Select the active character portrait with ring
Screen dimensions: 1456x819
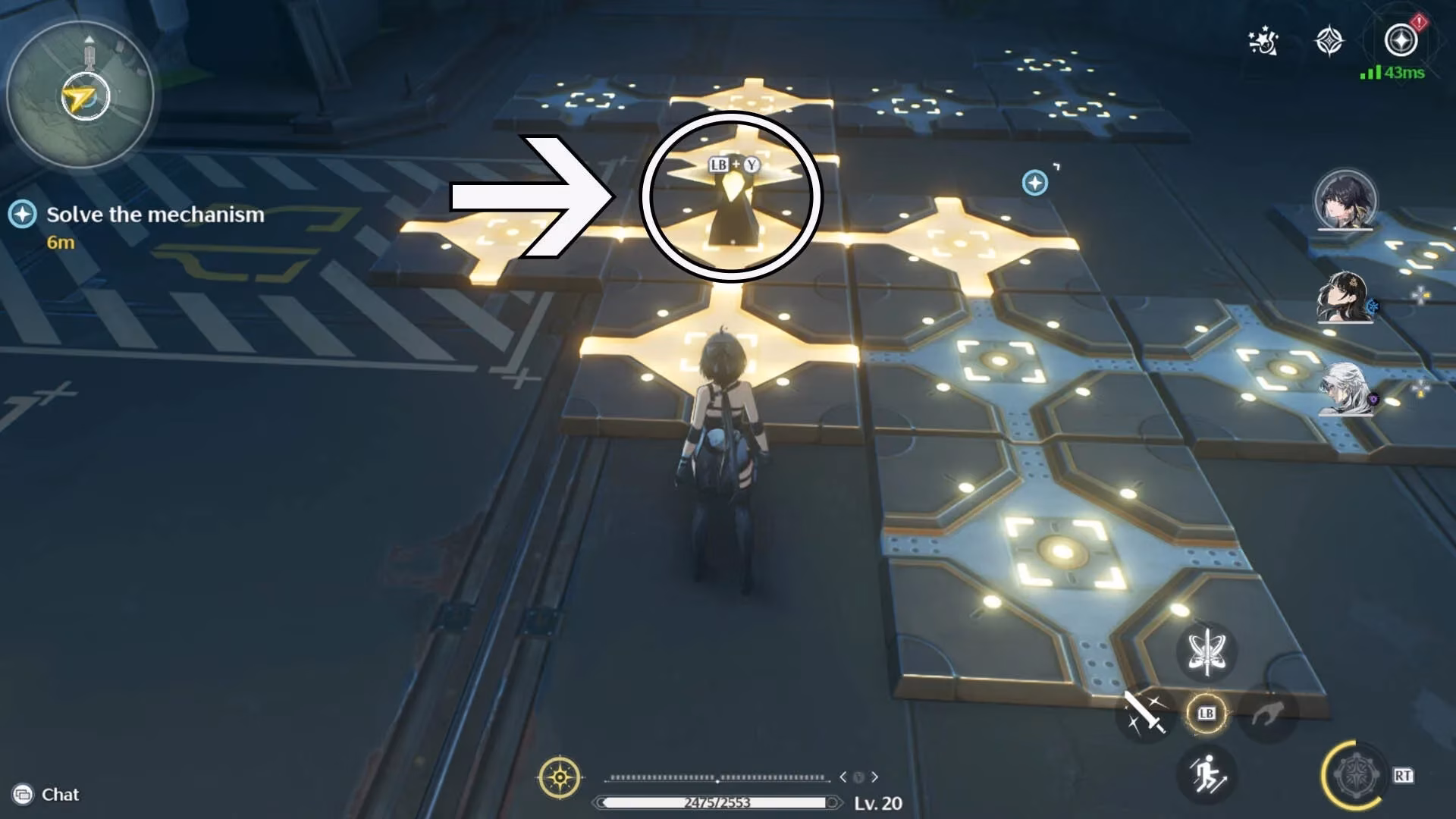(1345, 200)
